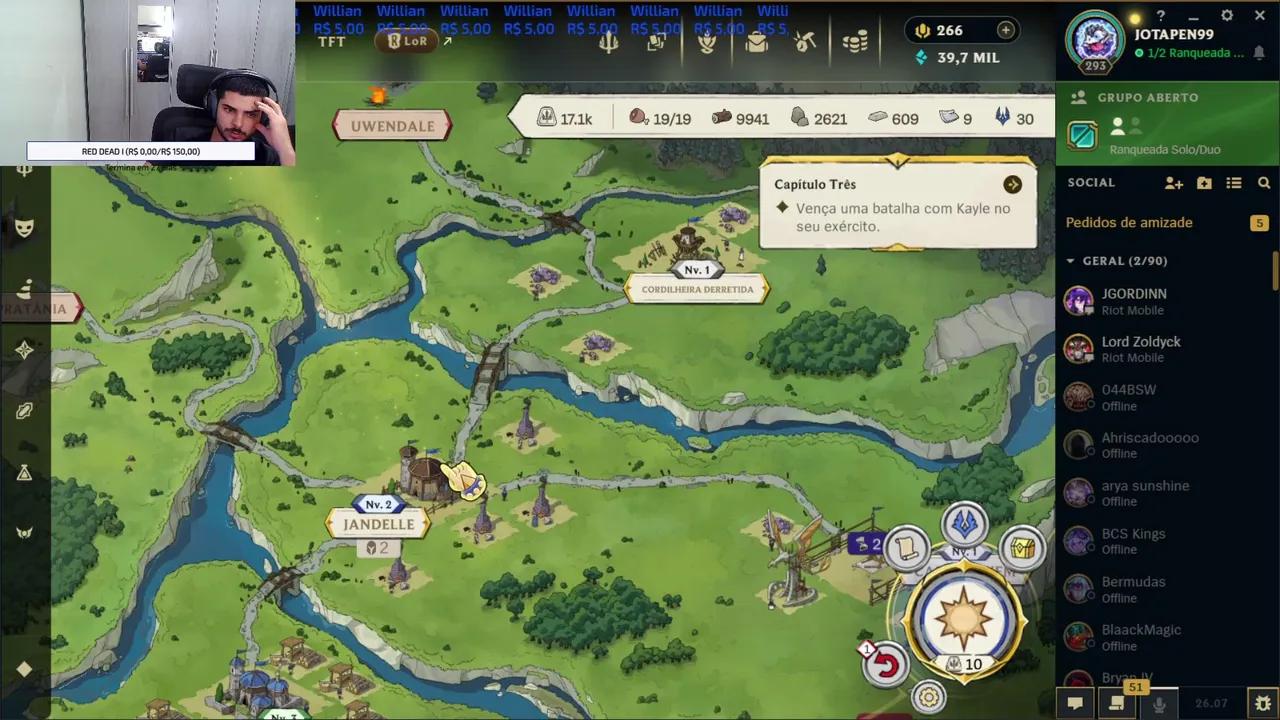Open the gear settings near the sun button
Viewport: 1280px width, 720px height.
click(x=929, y=697)
